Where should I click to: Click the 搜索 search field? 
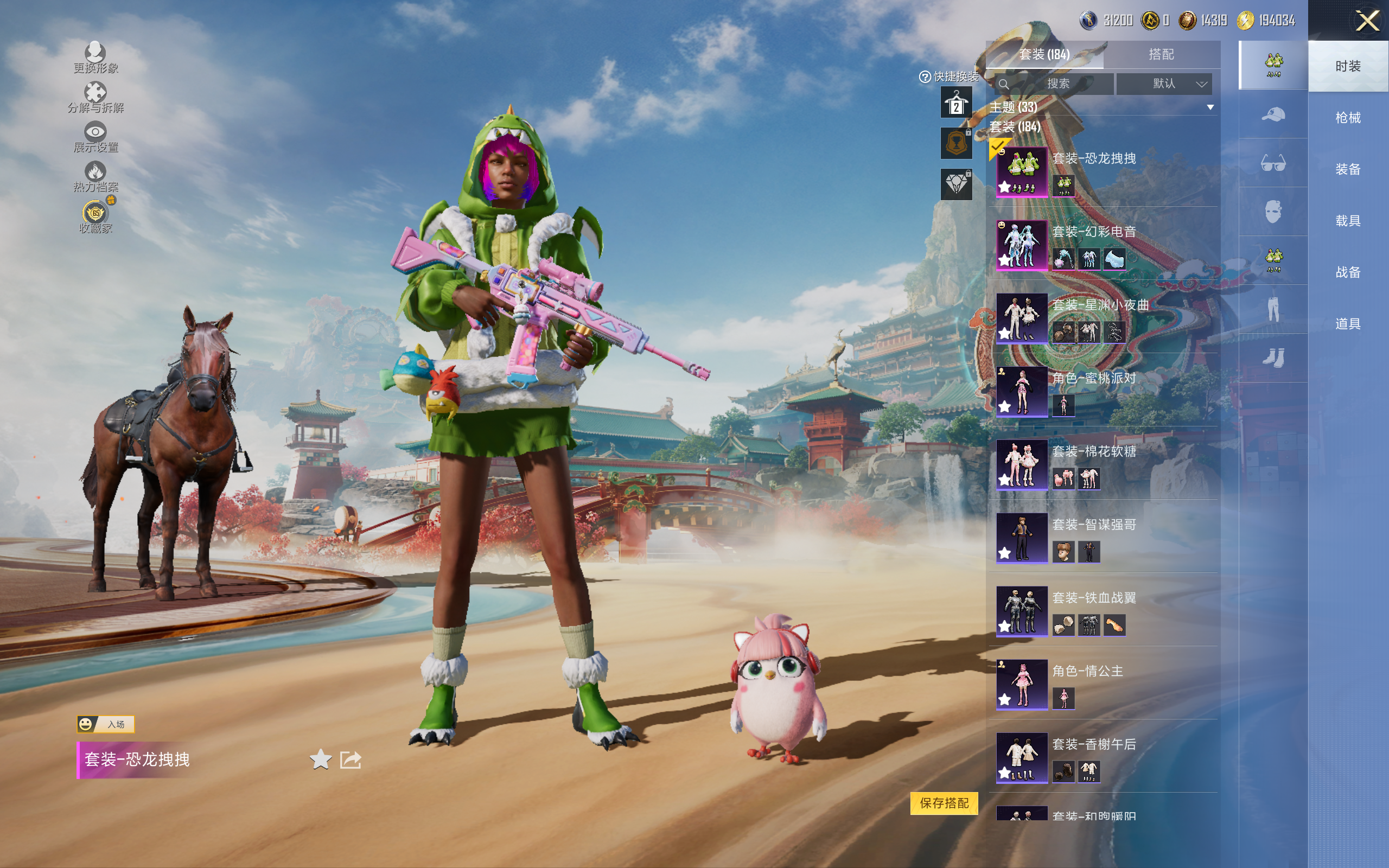(1057, 84)
